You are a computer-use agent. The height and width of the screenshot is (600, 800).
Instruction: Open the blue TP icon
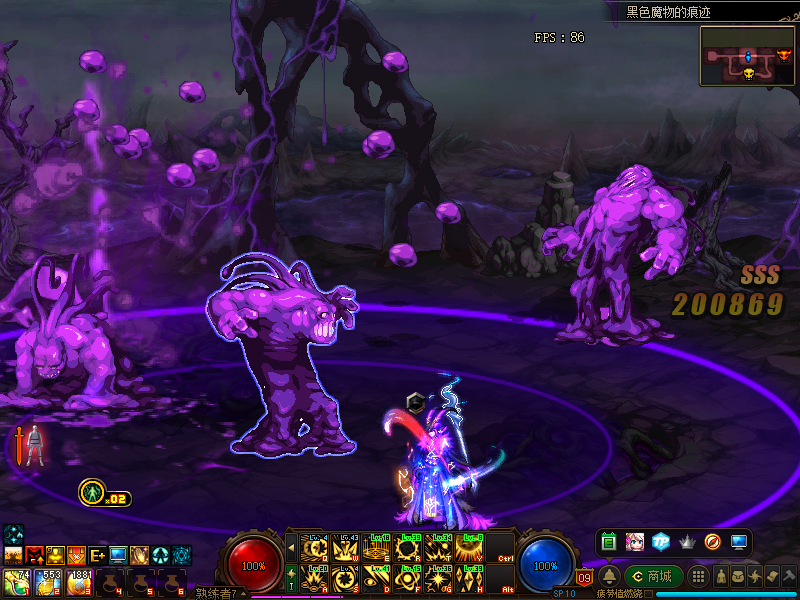point(660,541)
